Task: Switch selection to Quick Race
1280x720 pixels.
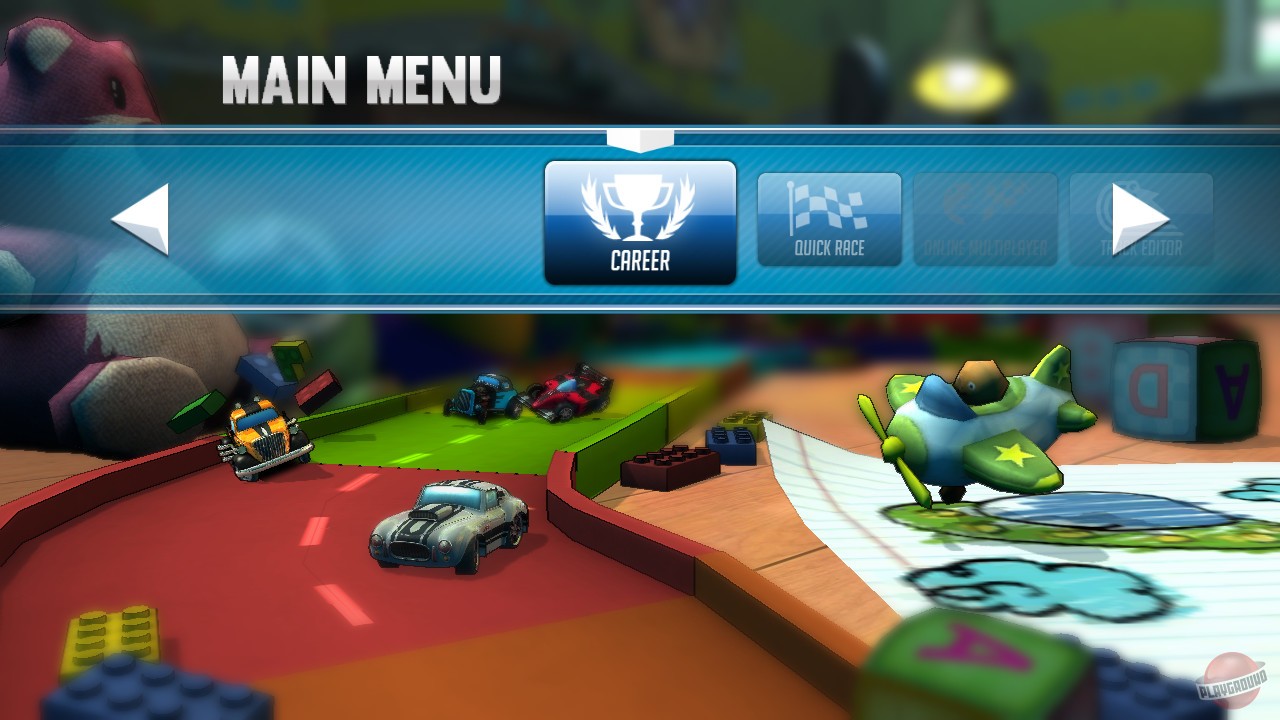Action: (x=830, y=220)
